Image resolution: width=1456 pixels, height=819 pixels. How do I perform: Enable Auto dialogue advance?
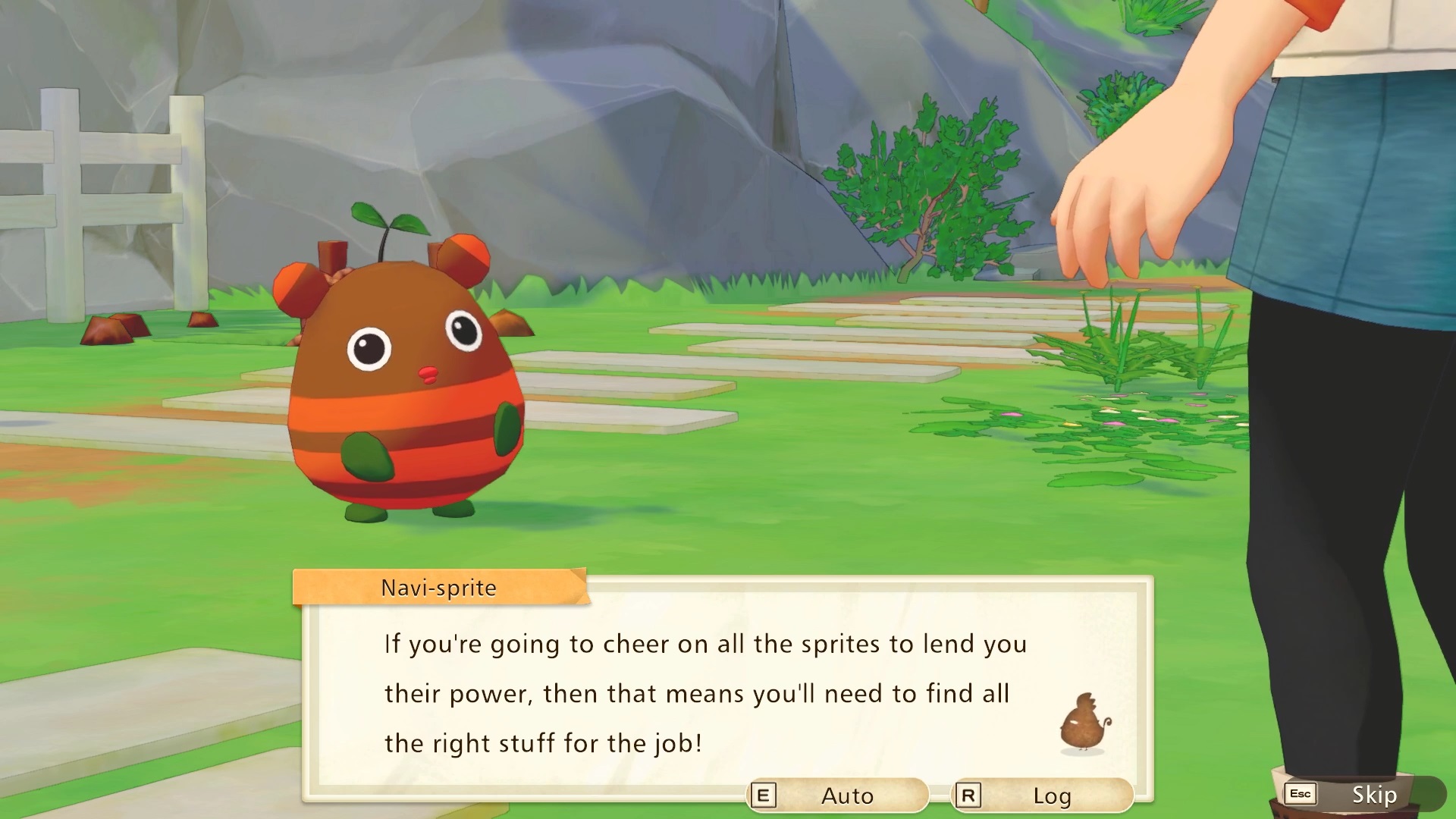click(x=838, y=795)
